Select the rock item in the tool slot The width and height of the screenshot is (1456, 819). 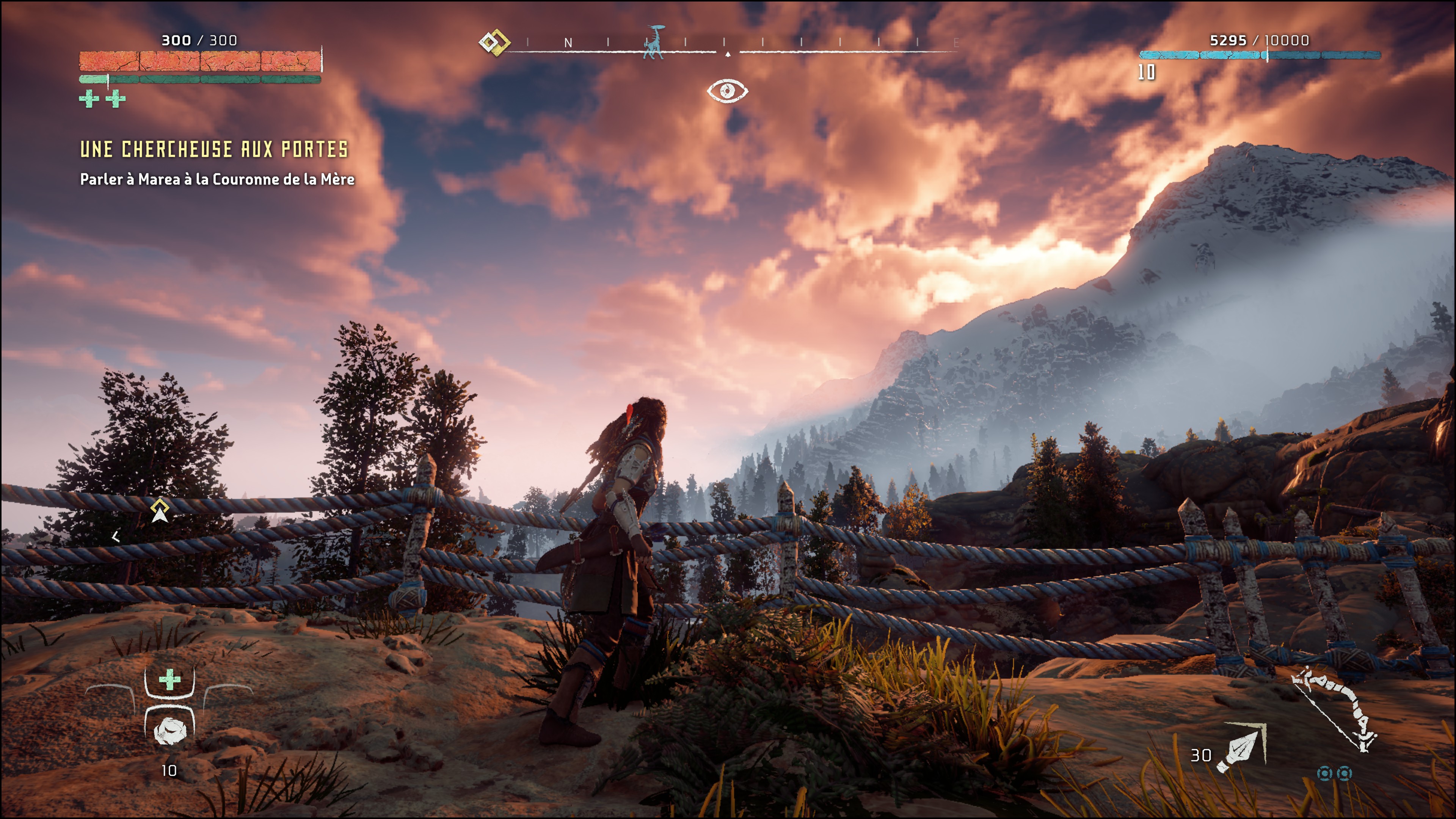169,731
